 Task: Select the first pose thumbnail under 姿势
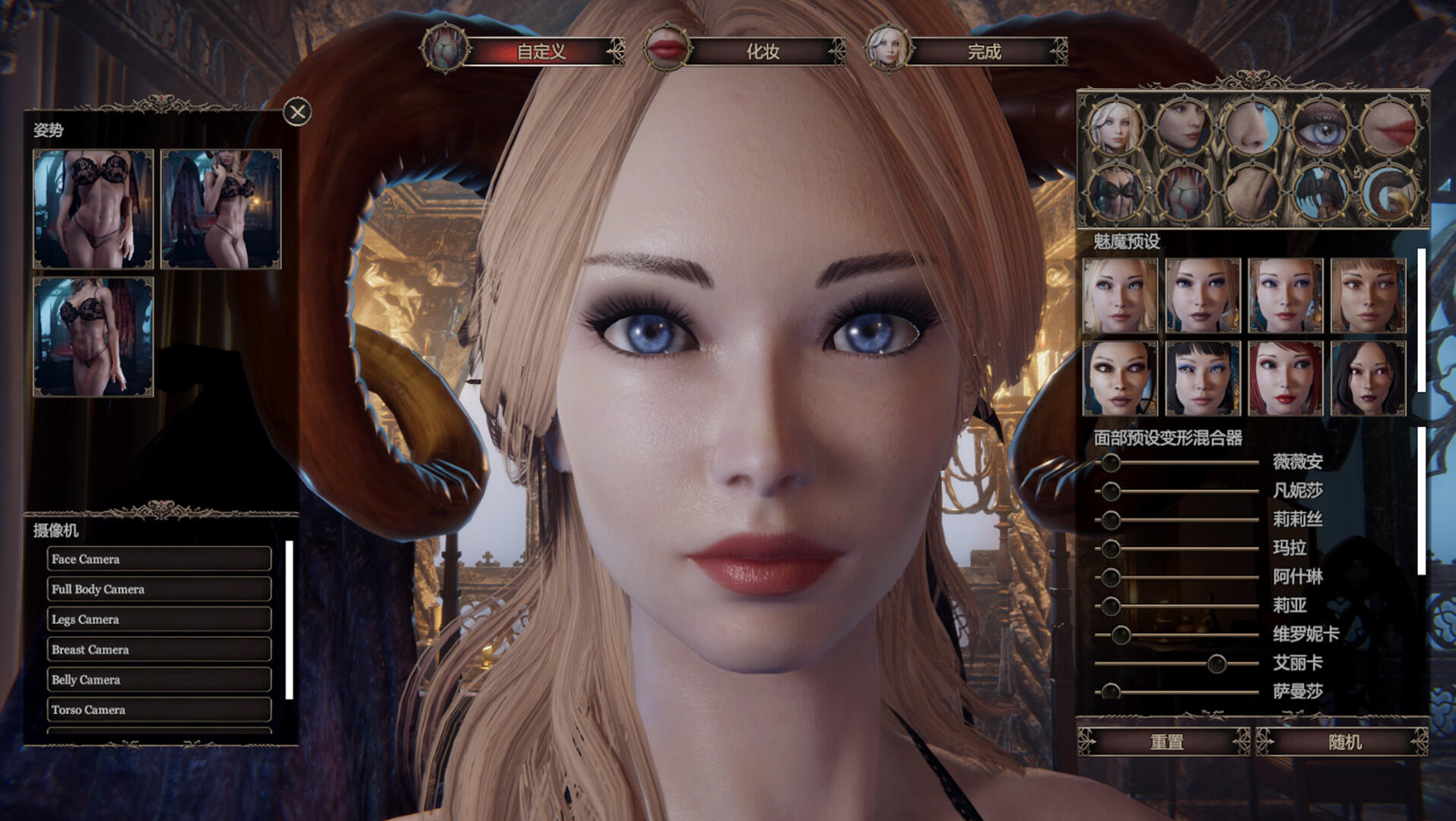pyautogui.click(x=93, y=211)
